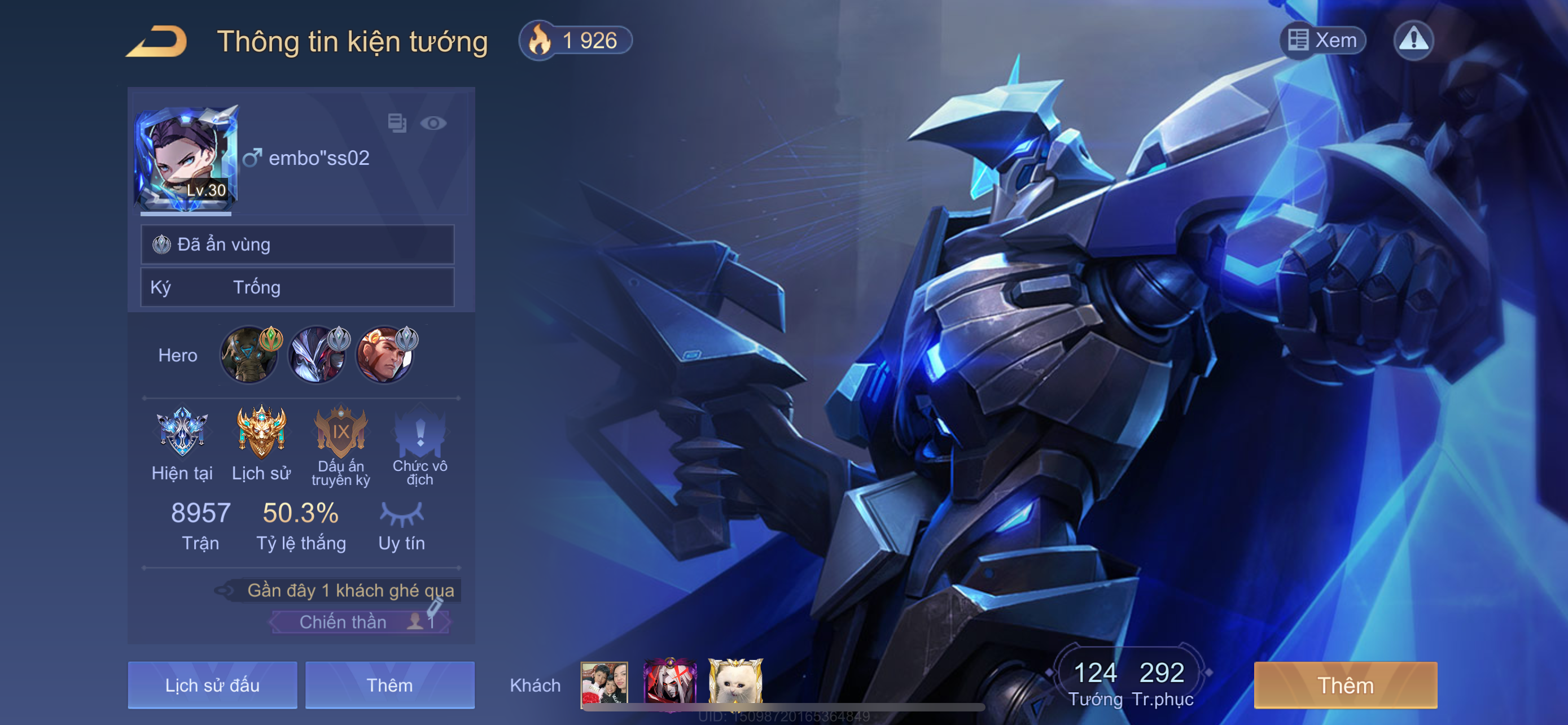View the Lịch sử rank history badge
Viewport: 1568px width, 725px height.
pyautogui.click(x=261, y=433)
